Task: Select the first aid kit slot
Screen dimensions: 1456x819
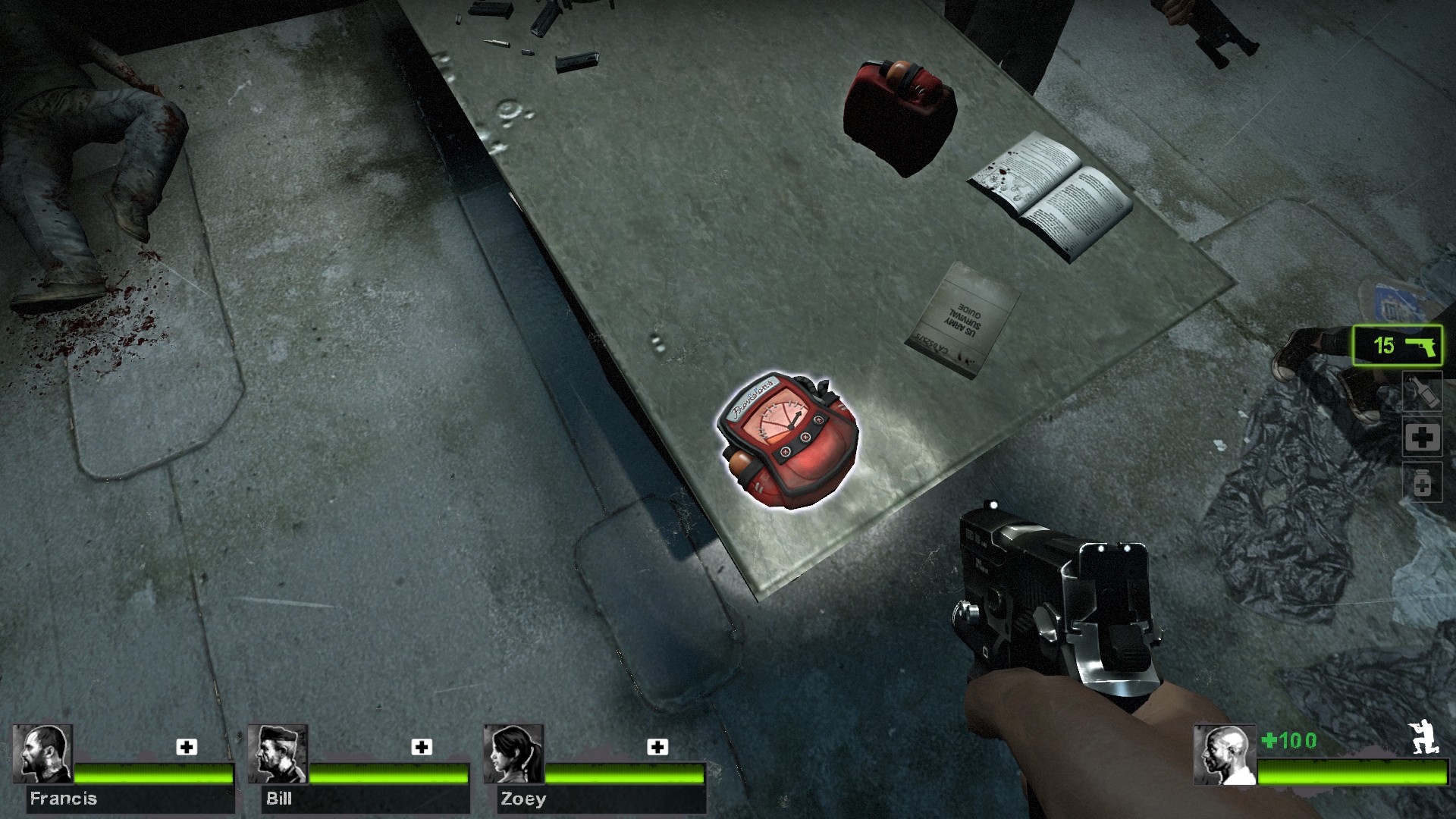Action: pyautogui.click(x=1422, y=438)
